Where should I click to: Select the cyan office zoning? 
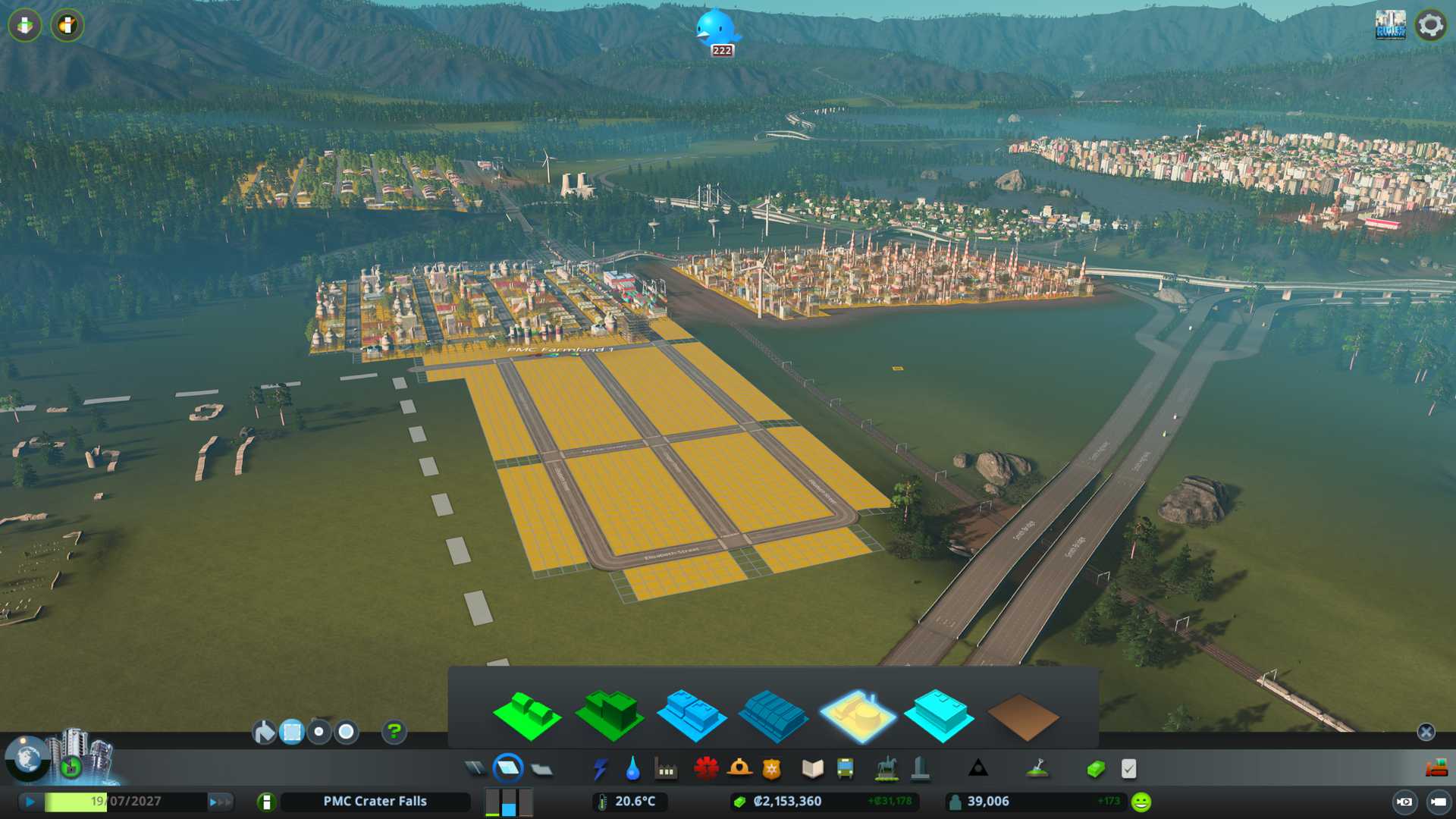939,715
